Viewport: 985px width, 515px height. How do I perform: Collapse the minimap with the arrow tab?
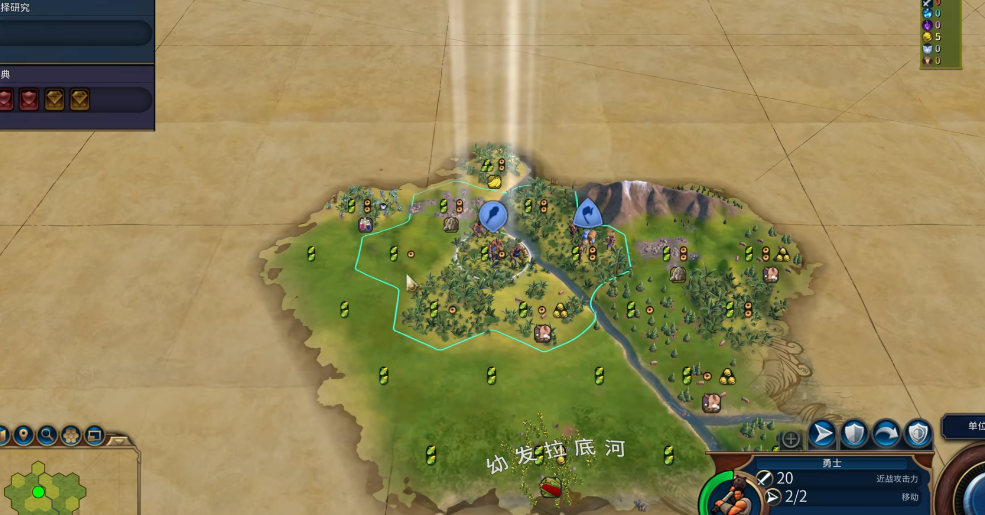(x=120, y=439)
